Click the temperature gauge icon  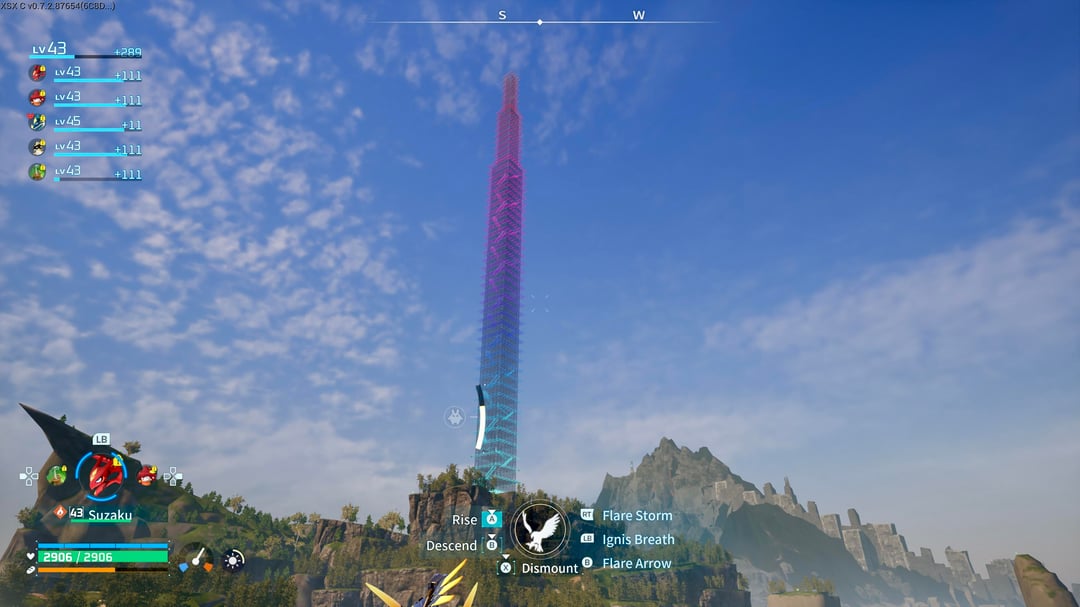click(x=196, y=560)
